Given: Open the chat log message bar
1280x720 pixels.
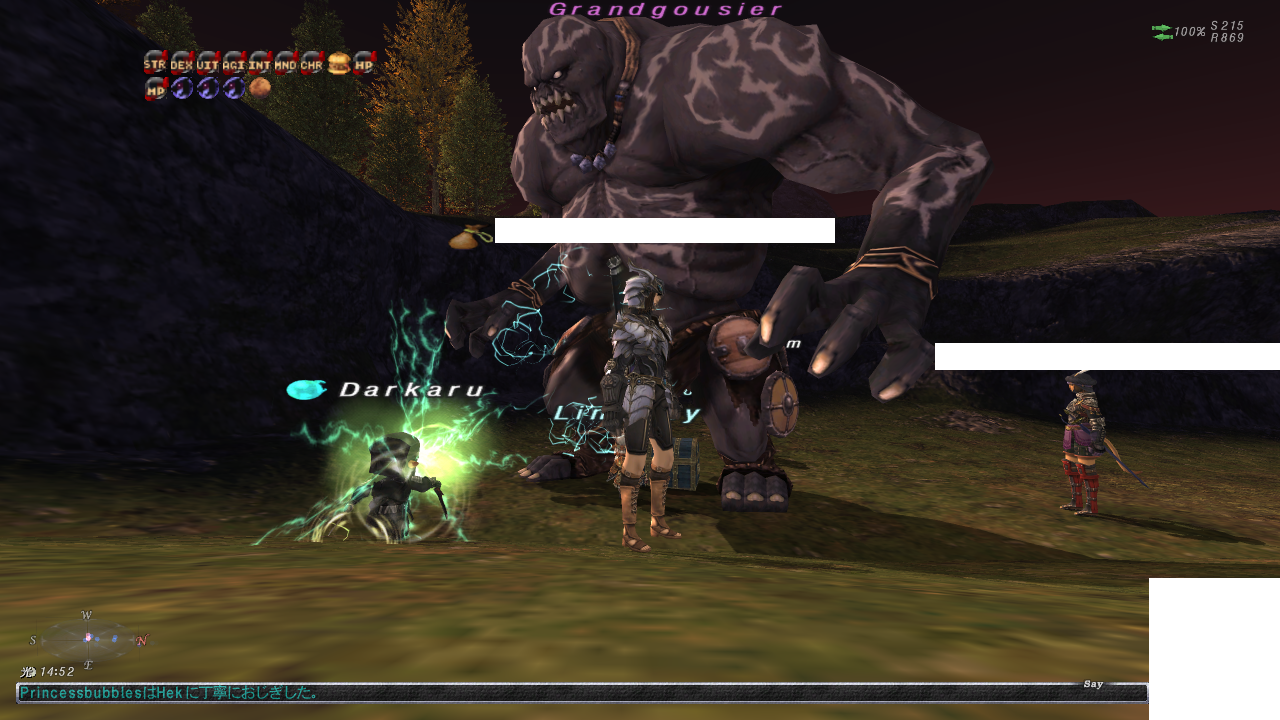Looking at the screenshot, I should (x=580, y=692).
